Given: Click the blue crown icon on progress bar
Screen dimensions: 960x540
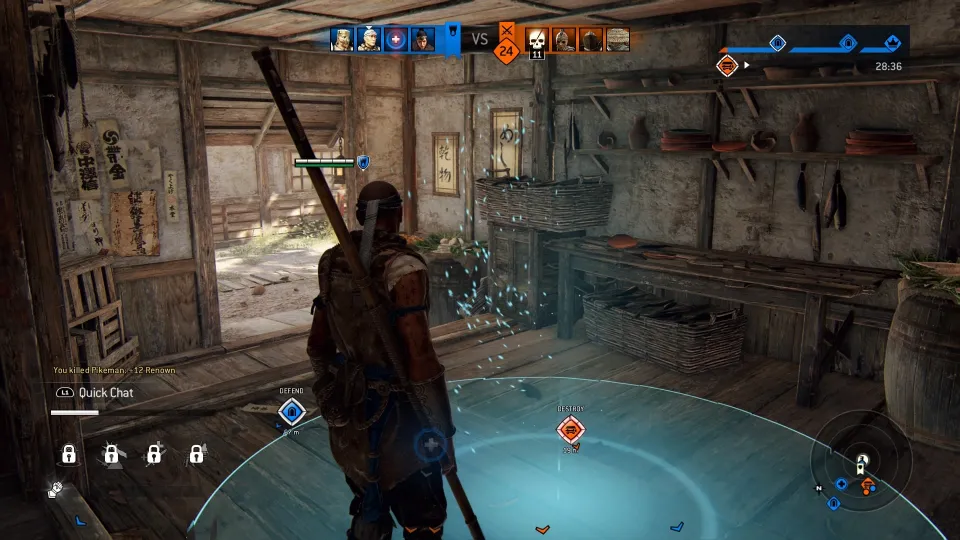Looking at the screenshot, I should 893,43.
